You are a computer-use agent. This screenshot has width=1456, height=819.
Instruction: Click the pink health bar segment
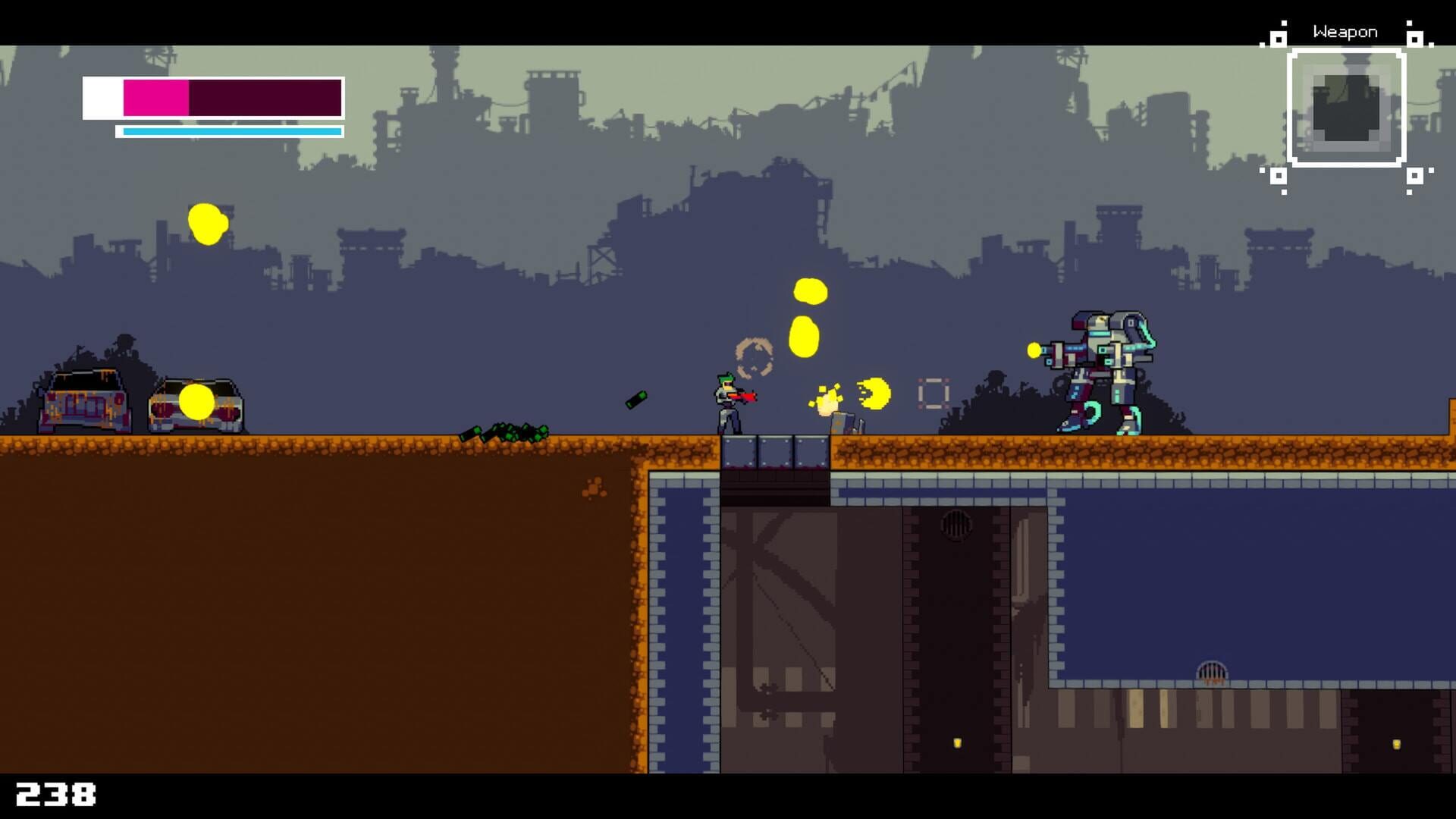click(155, 97)
